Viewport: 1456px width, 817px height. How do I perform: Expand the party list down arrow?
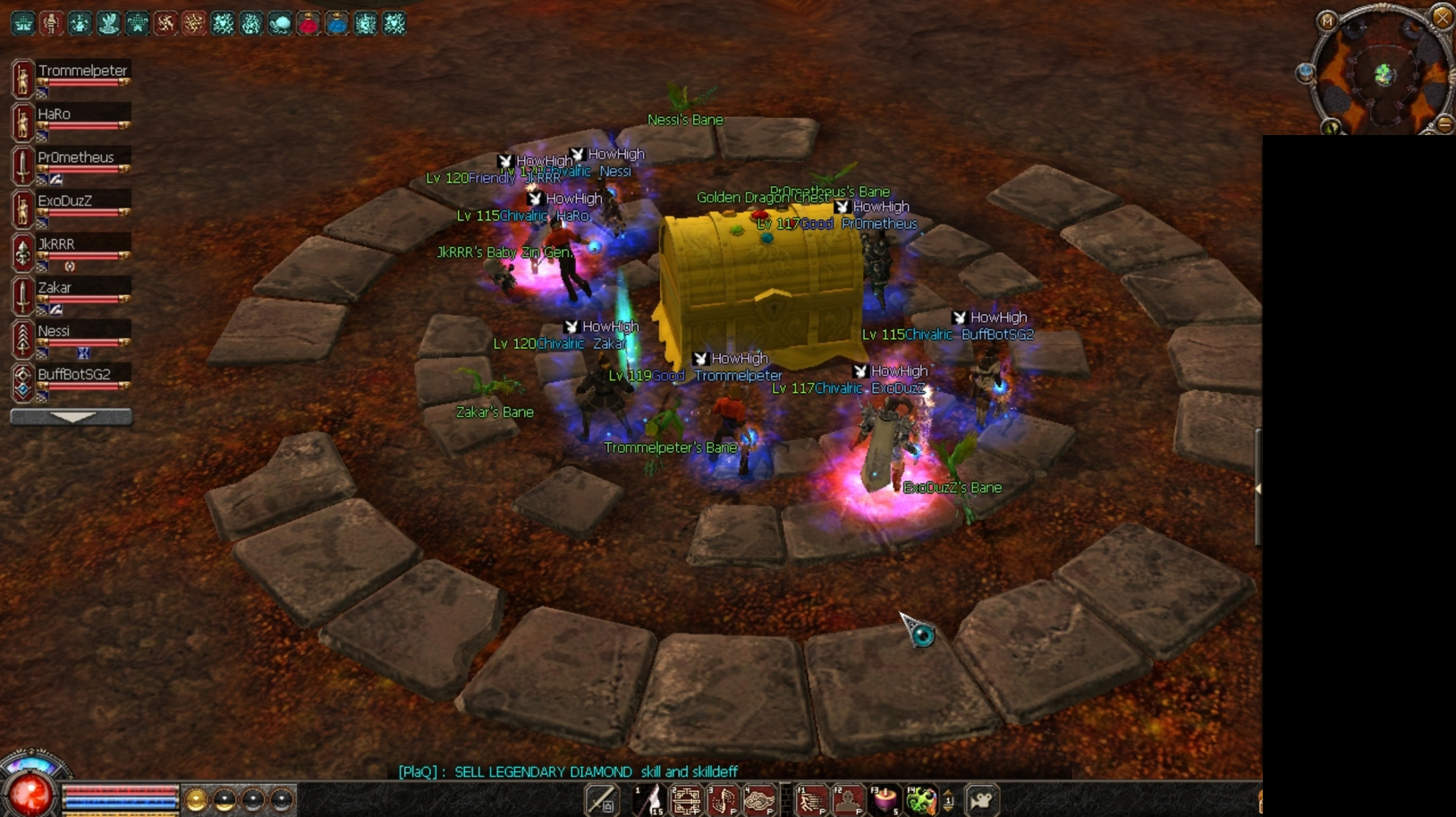pos(72,417)
